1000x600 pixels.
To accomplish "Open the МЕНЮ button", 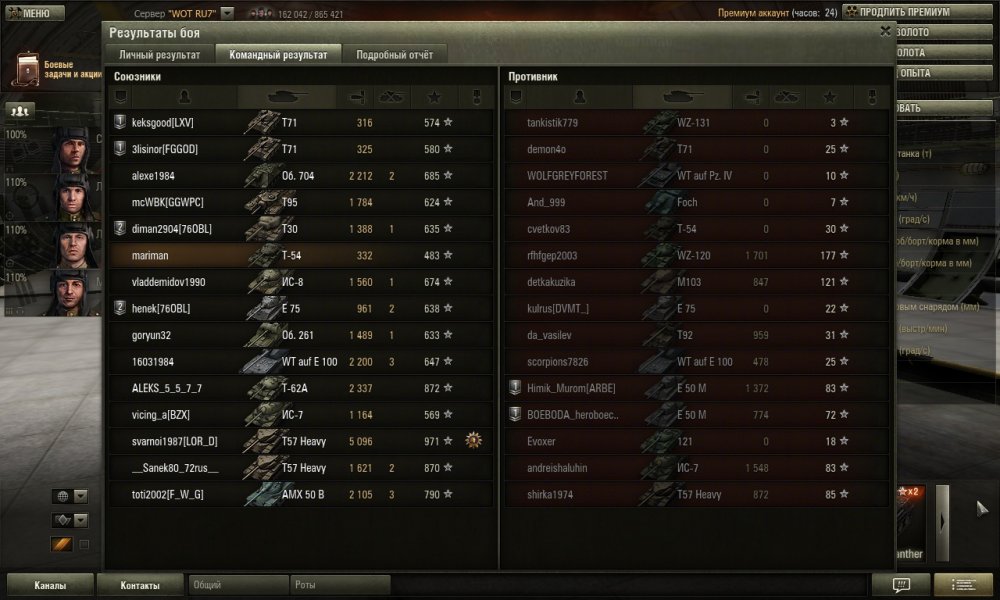I will [x=27, y=13].
